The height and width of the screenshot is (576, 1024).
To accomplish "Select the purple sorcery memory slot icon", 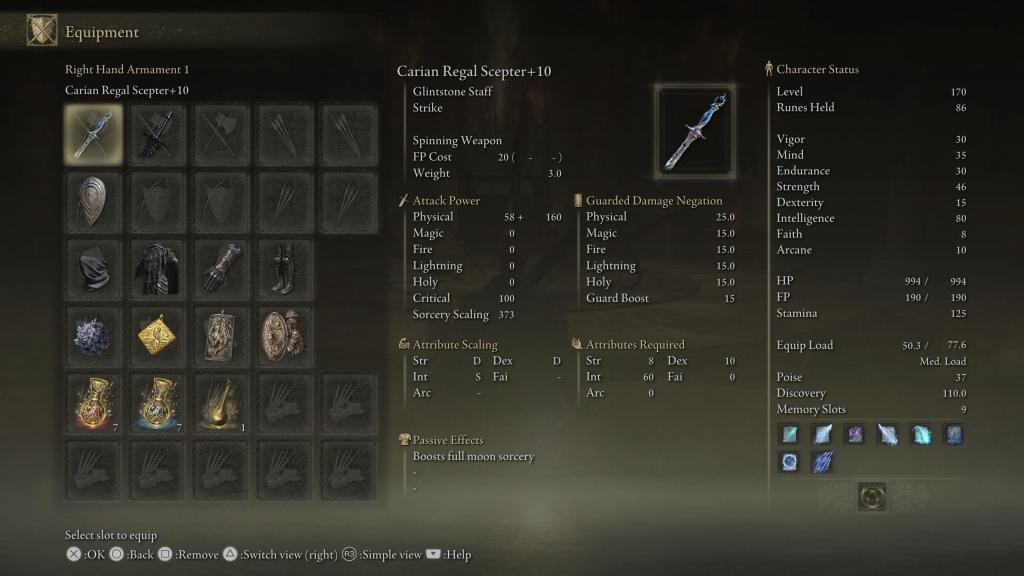I will click(x=855, y=434).
